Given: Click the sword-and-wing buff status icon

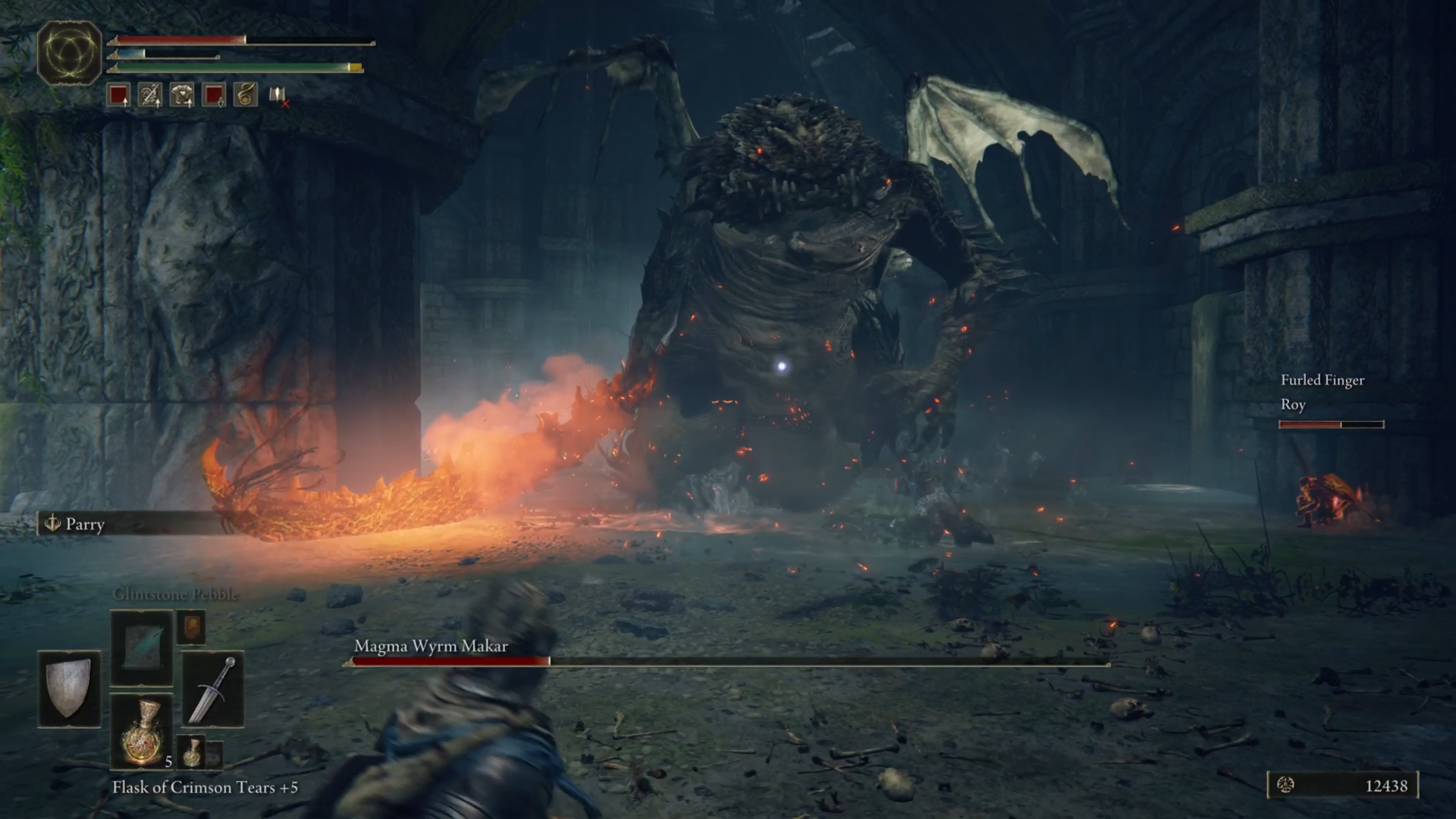Looking at the screenshot, I should (x=150, y=95).
